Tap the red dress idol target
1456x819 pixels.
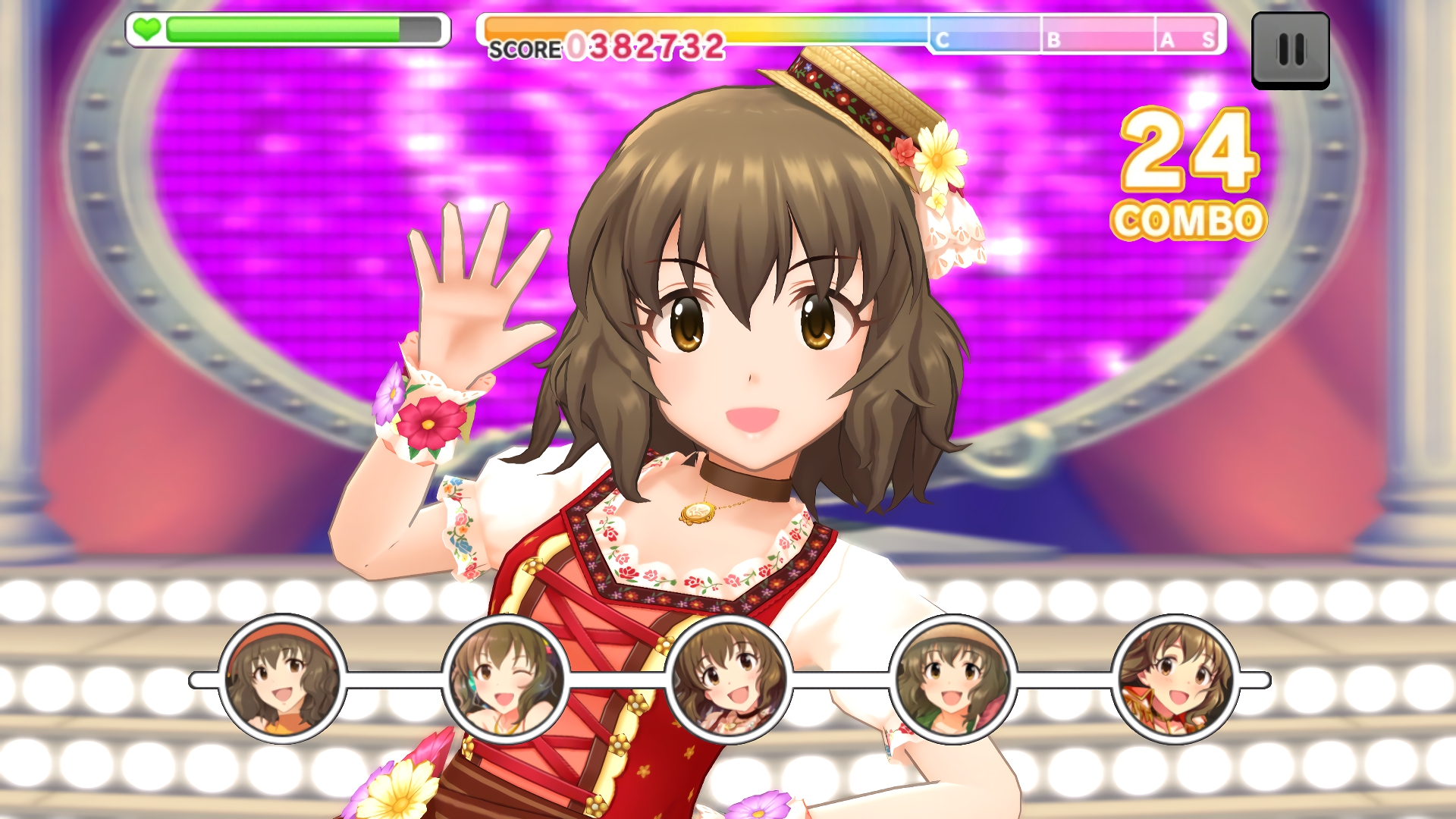coord(1175,679)
